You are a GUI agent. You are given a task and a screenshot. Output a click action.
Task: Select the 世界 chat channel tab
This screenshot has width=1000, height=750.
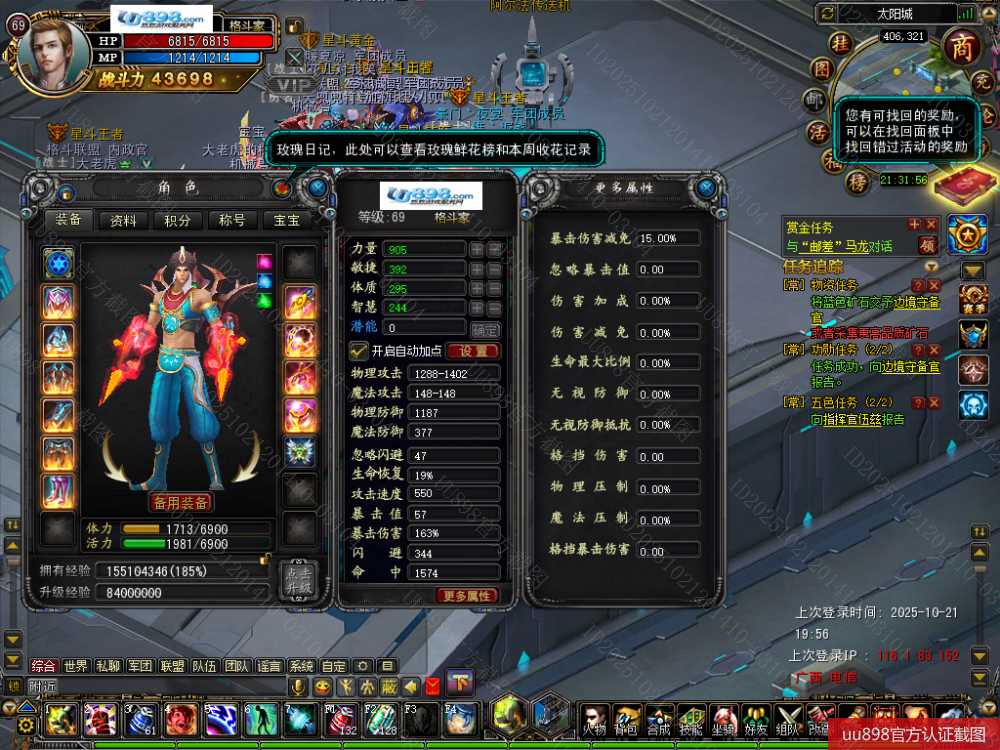[x=76, y=666]
